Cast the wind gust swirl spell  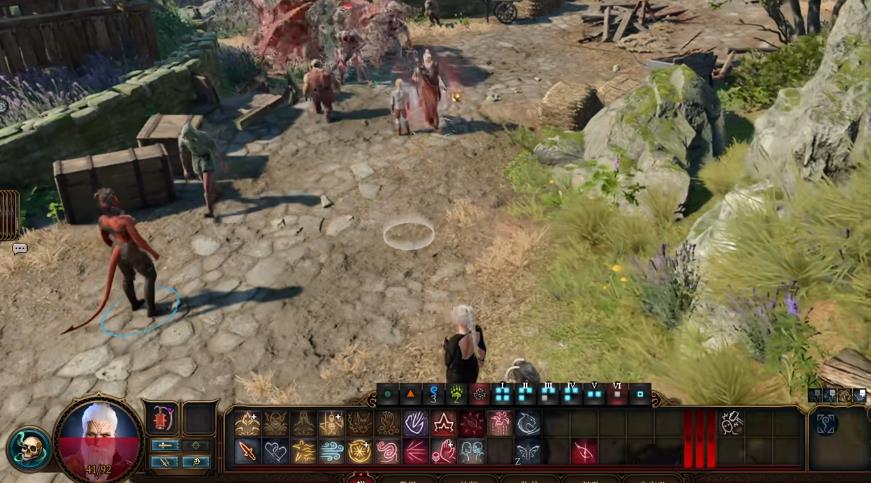point(331,451)
